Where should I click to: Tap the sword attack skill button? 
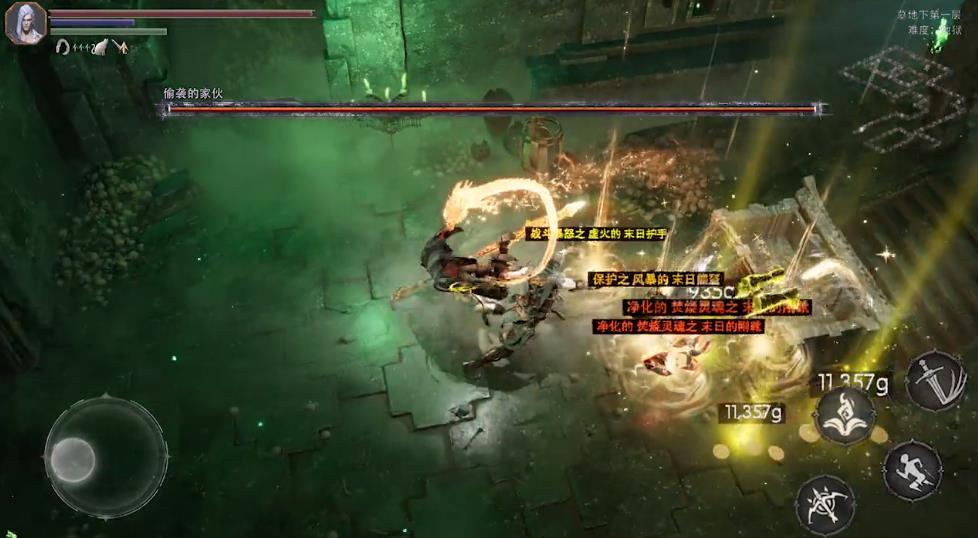(x=935, y=380)
